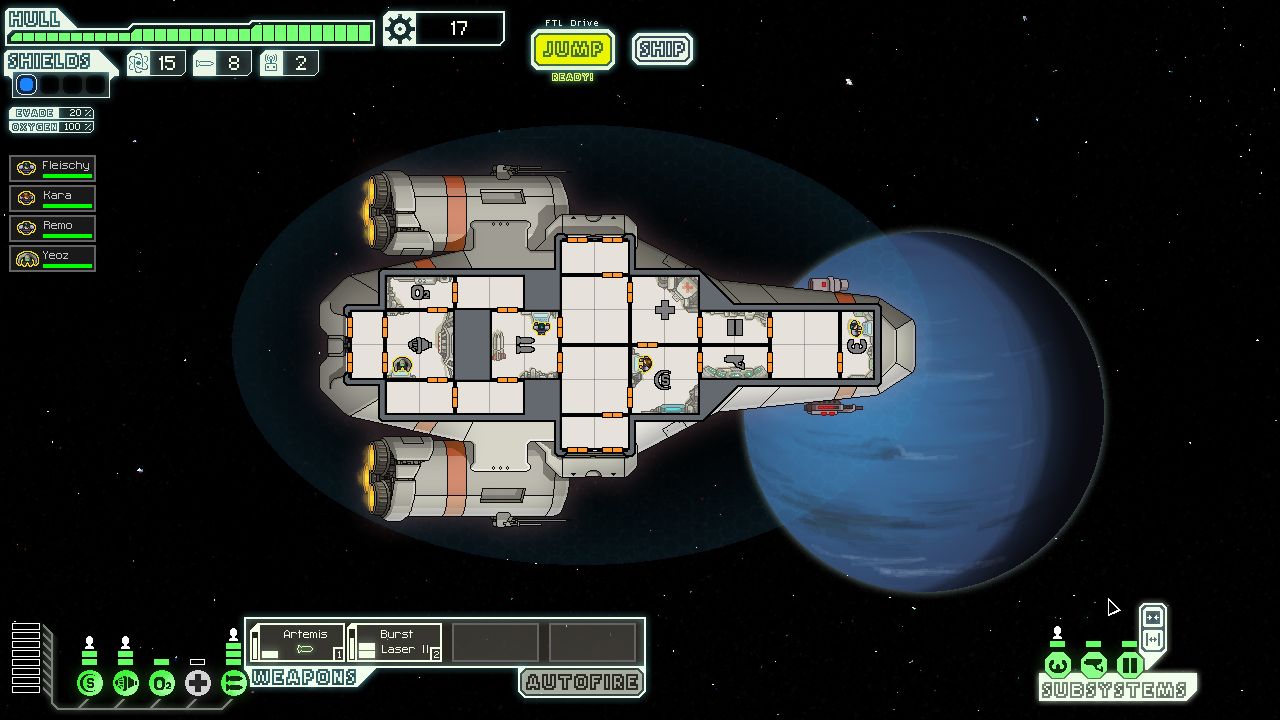Choose Remo from the crew list
Screen dimensions: 1280x720
pos(53,228)
